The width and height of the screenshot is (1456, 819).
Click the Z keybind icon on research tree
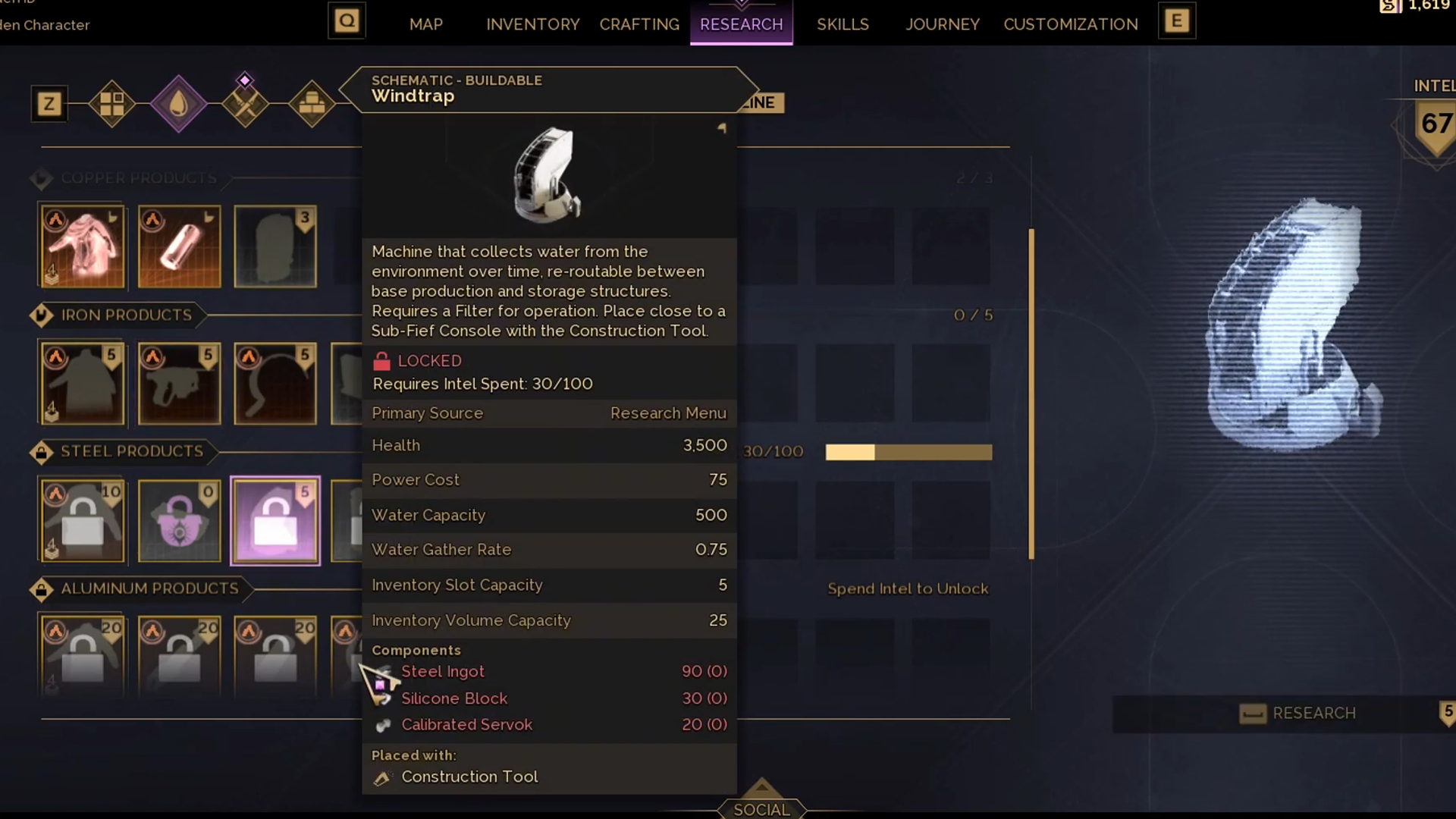pyautogui.click(x=49, y=104)
